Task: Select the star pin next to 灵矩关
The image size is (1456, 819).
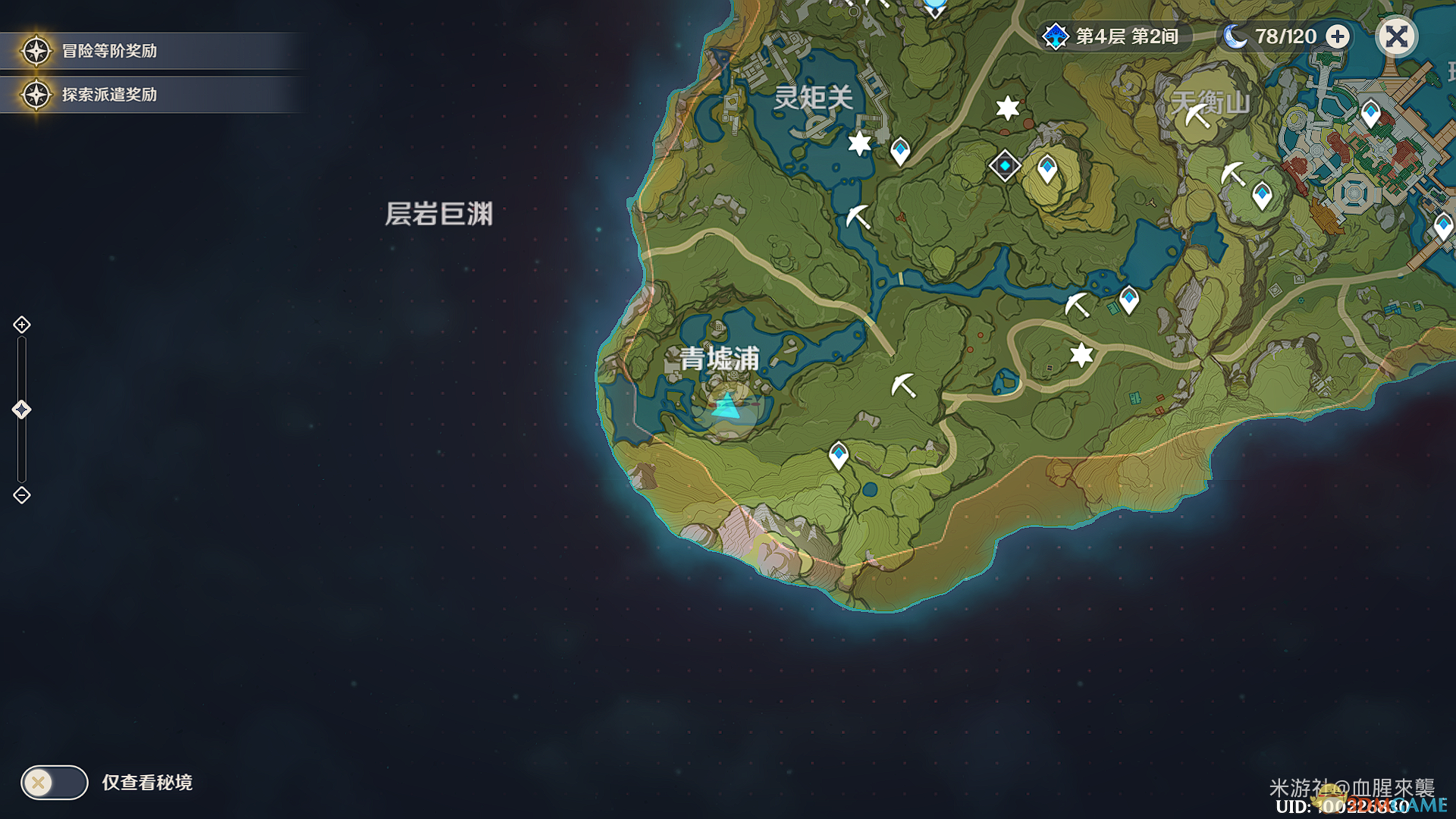Action: coord(859,143)
